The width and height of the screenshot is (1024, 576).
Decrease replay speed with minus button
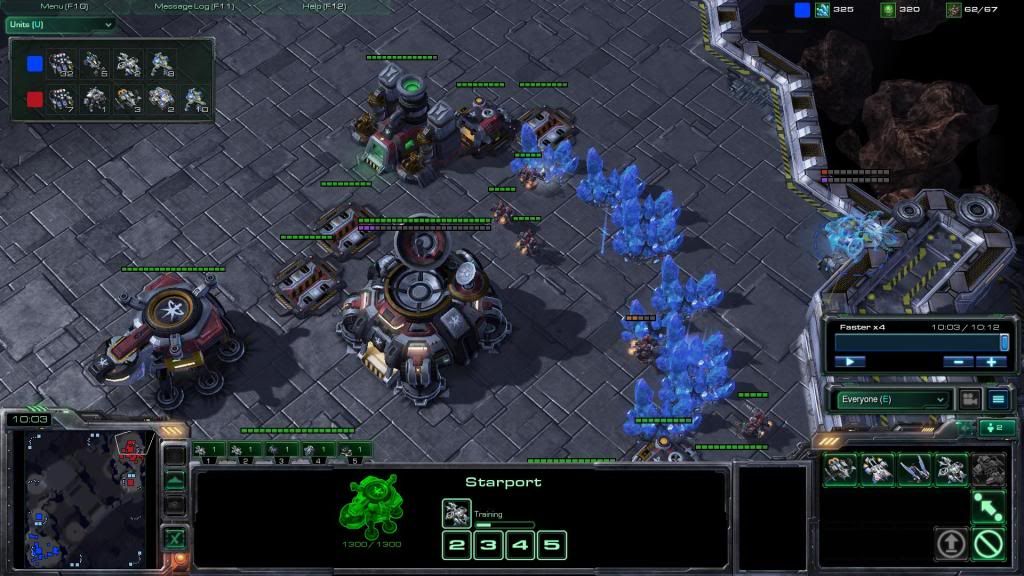click(958, 361)
